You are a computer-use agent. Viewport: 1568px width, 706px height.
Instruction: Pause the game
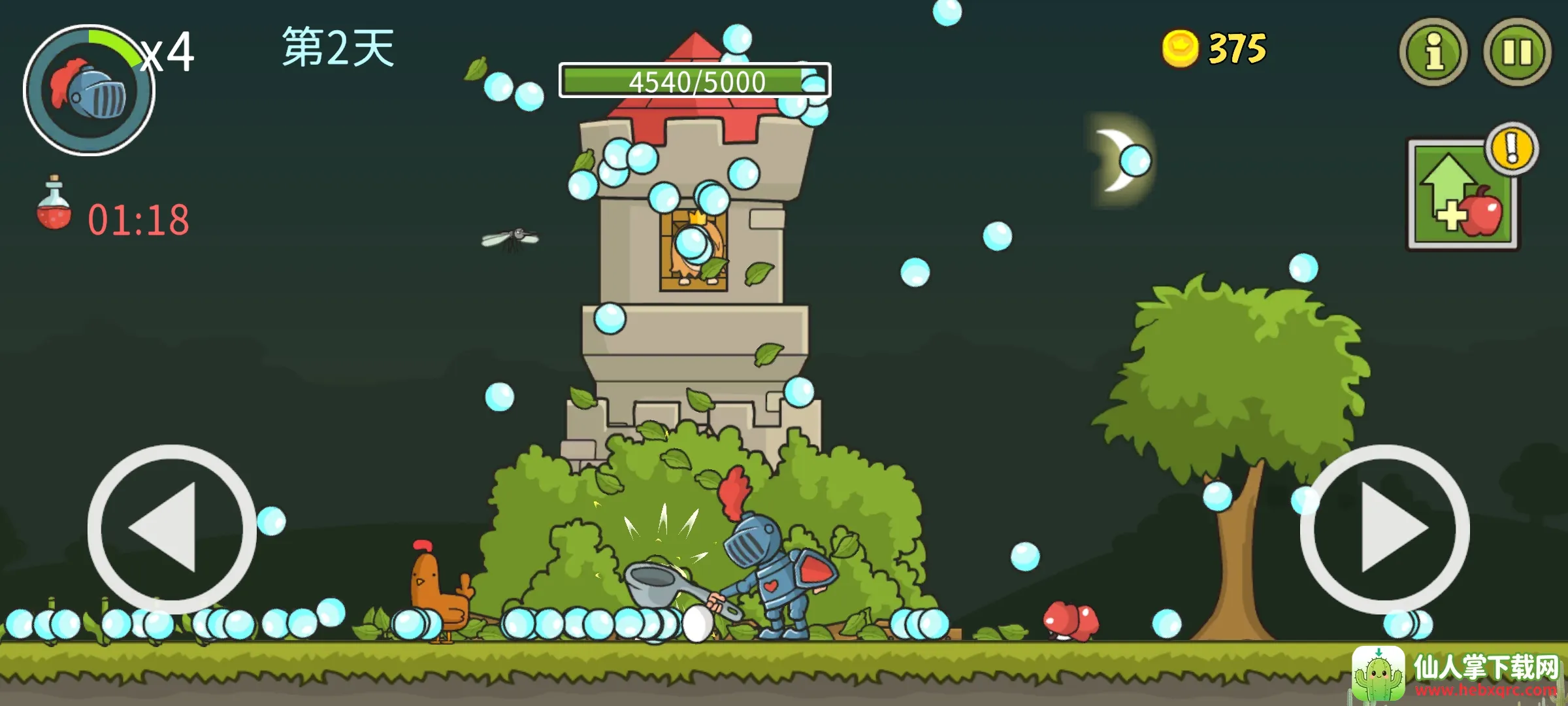coord(1516,52)
